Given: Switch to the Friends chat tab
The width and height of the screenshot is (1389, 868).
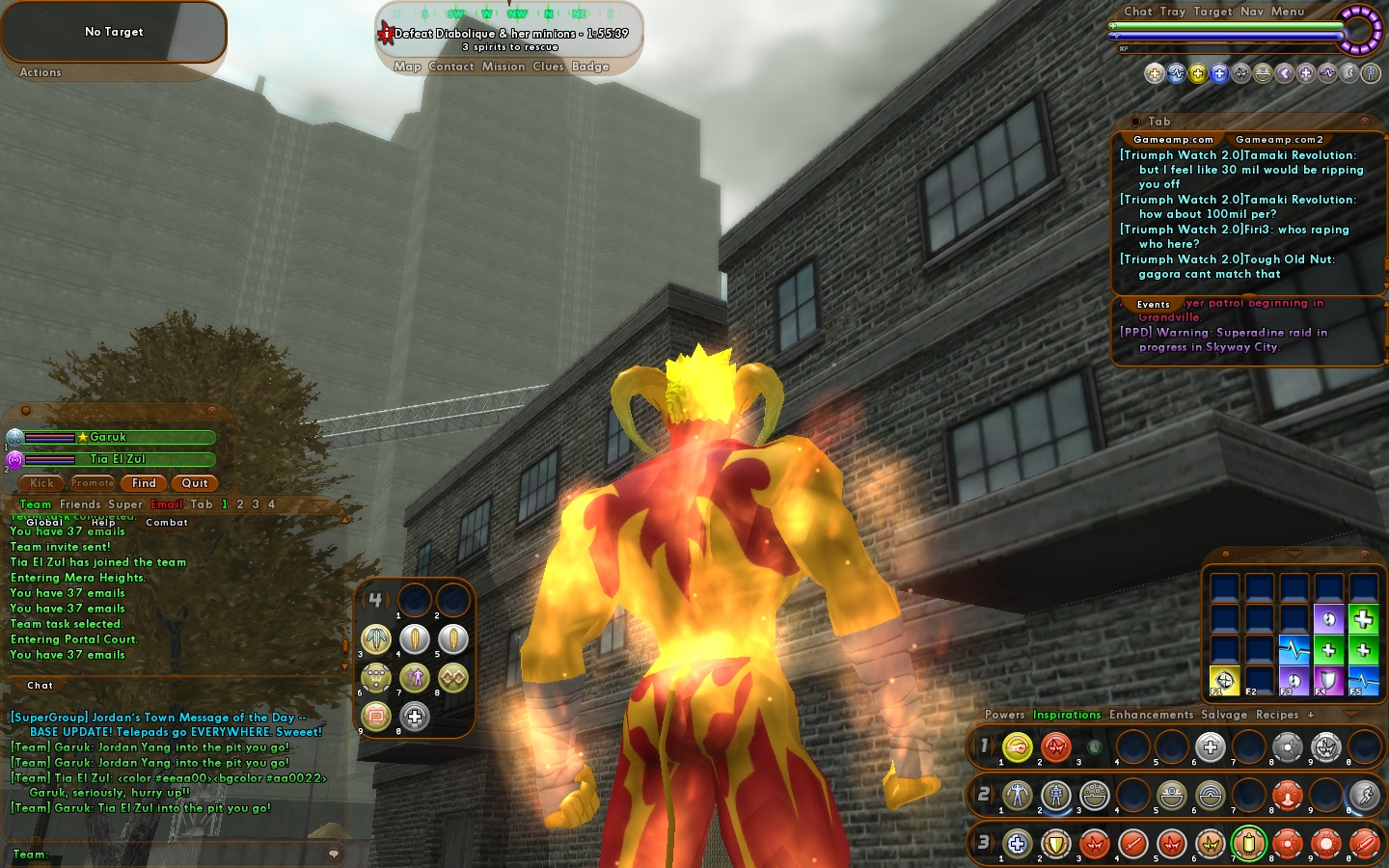Looking at the screenshot, I should click(80, 504).
